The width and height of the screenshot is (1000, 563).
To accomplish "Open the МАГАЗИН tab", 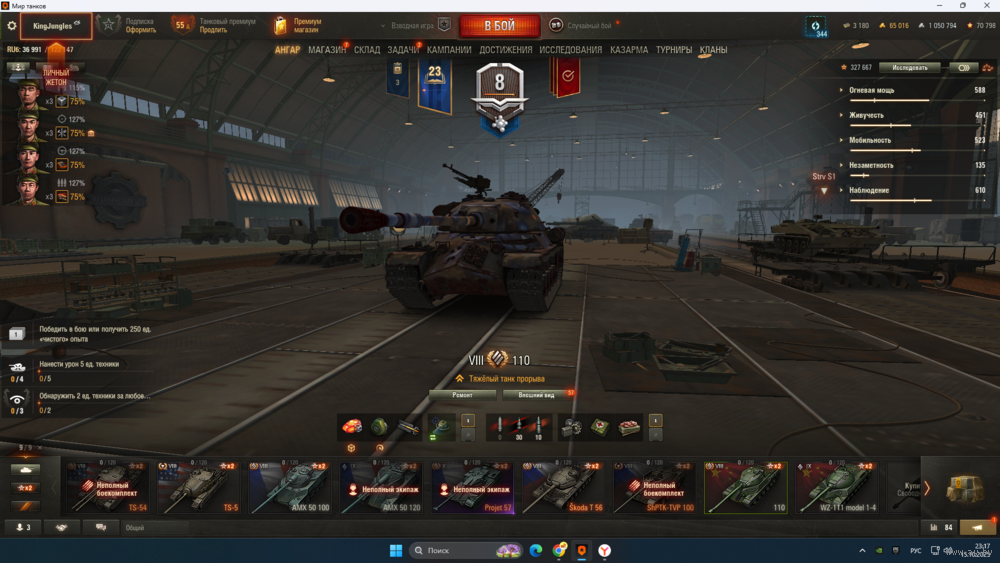I will click(x=327, y=50).
